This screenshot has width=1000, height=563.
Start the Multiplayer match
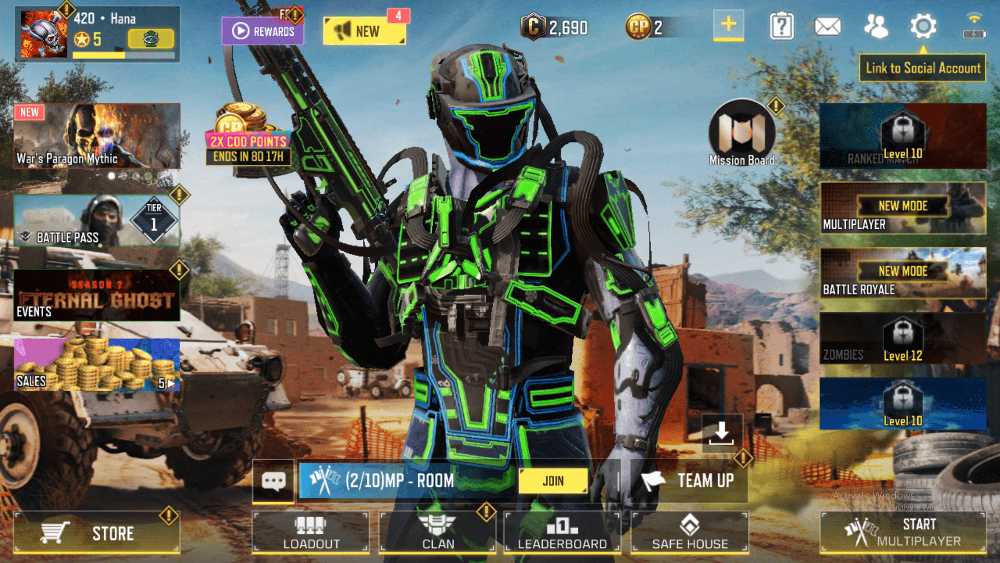(903, 532)
